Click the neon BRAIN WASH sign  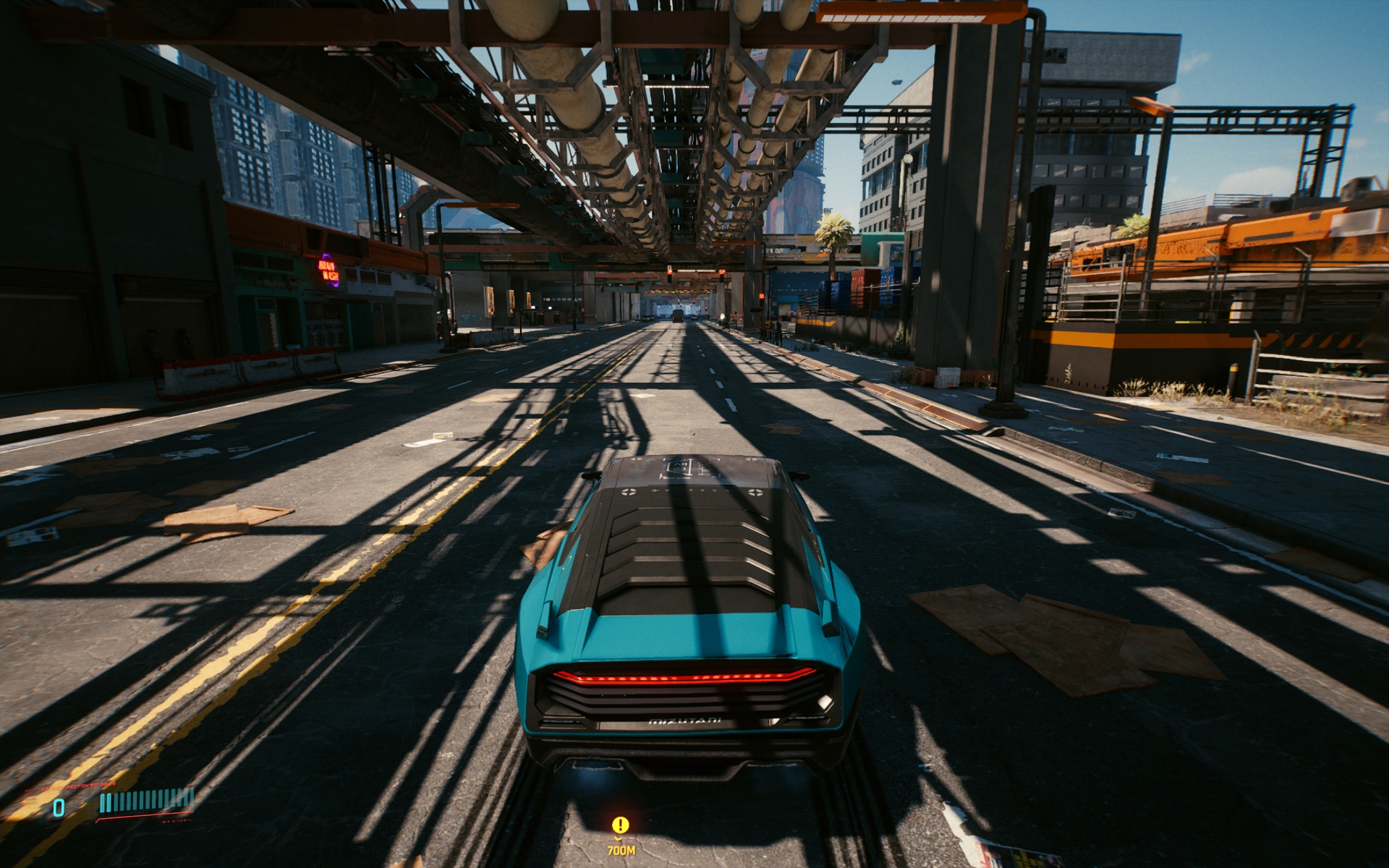[x=329, y=269]
